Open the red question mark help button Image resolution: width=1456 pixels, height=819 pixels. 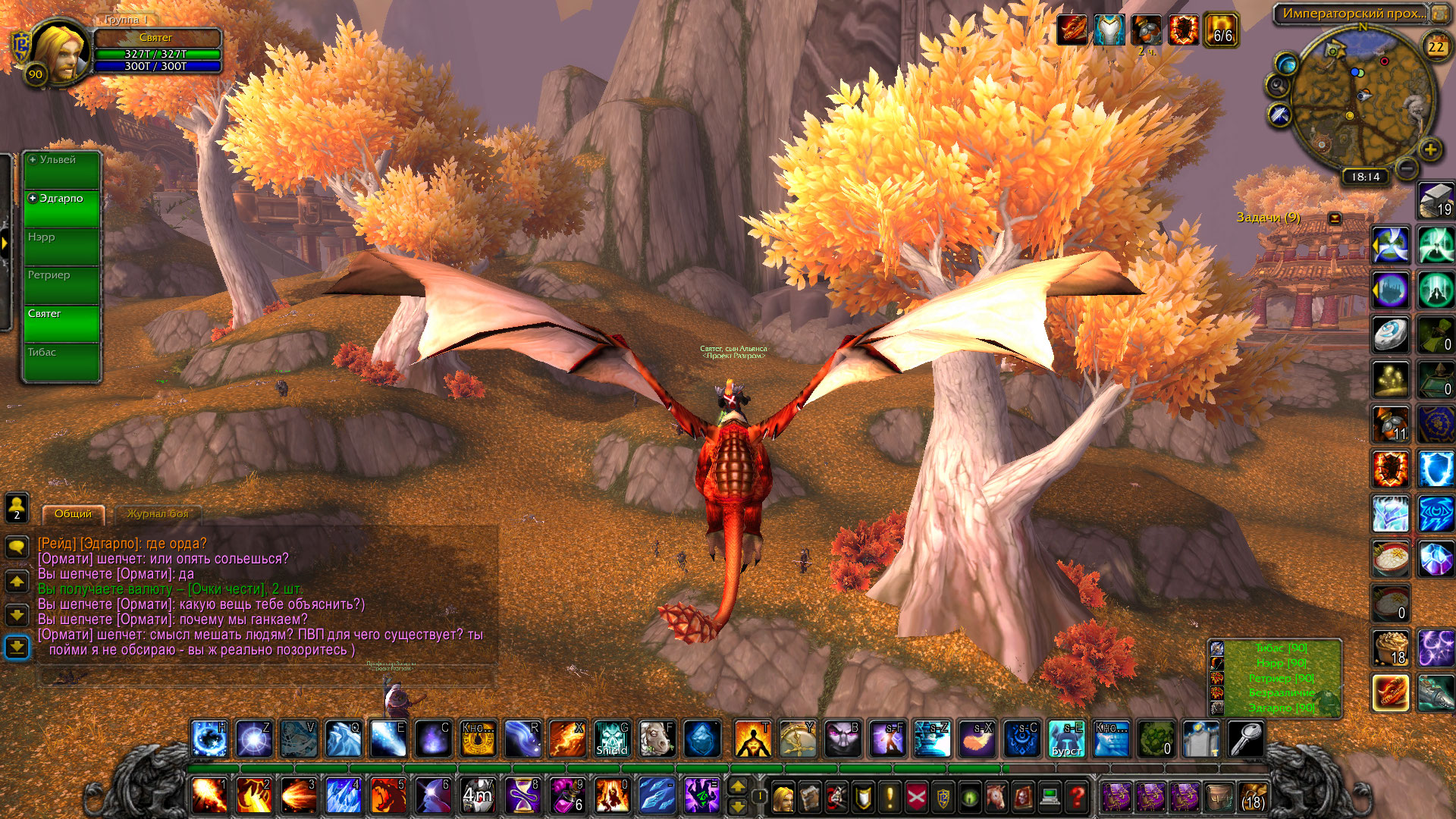[x=1076, y=797]
